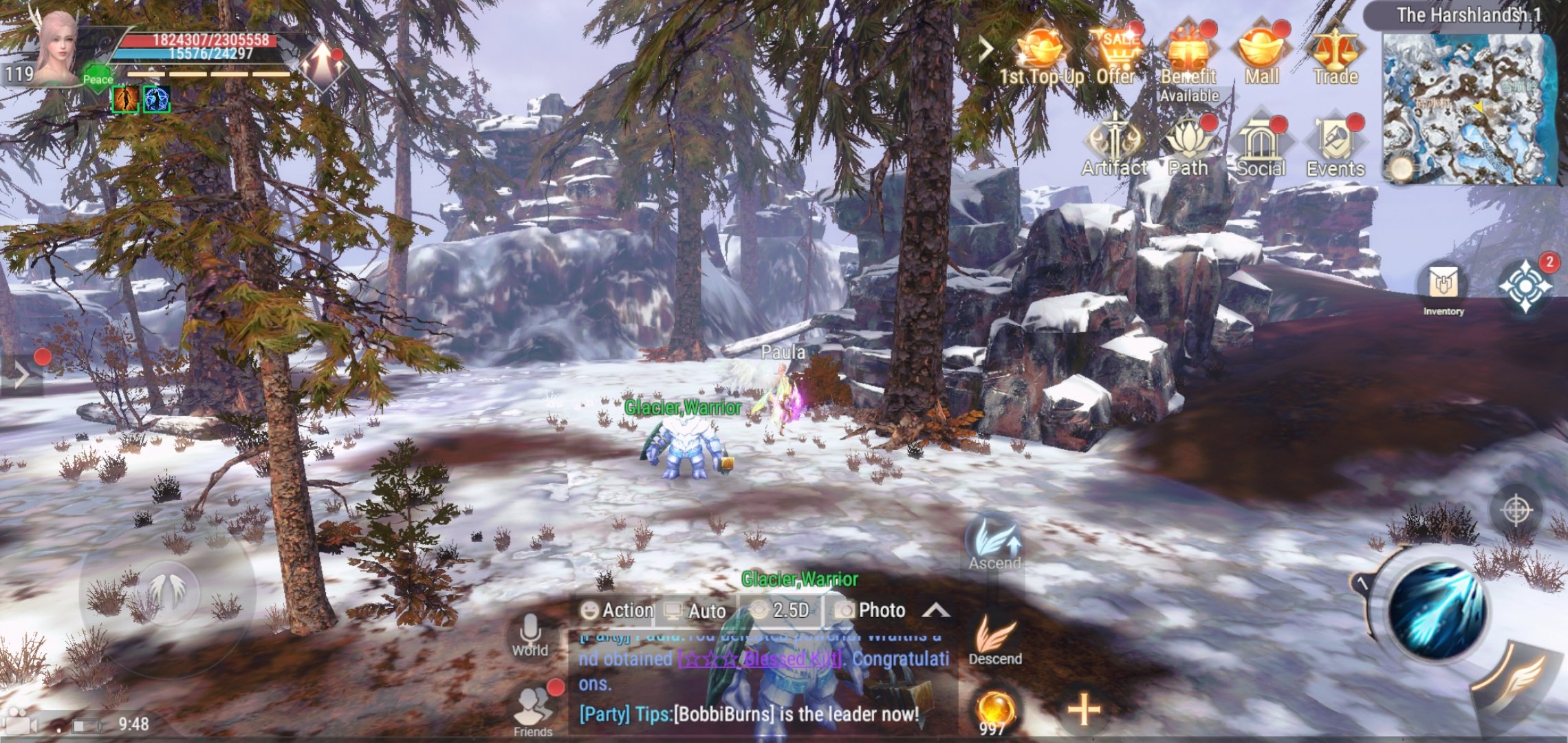Switch the 2.5D camera view
The width and height of the screenshot is (1568, 743).
pos(780,610)
